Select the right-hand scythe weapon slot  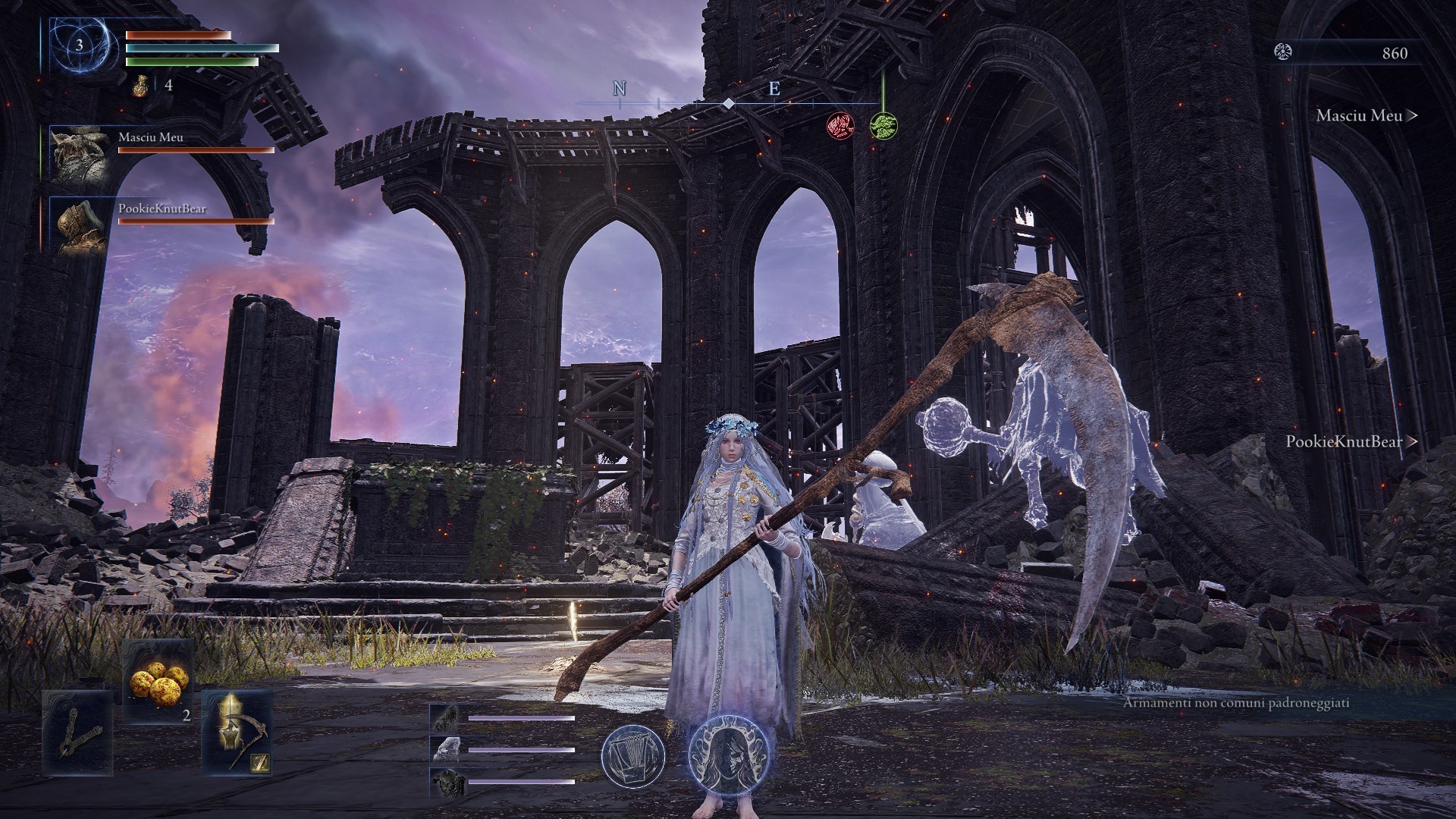(x=237, y=733)
